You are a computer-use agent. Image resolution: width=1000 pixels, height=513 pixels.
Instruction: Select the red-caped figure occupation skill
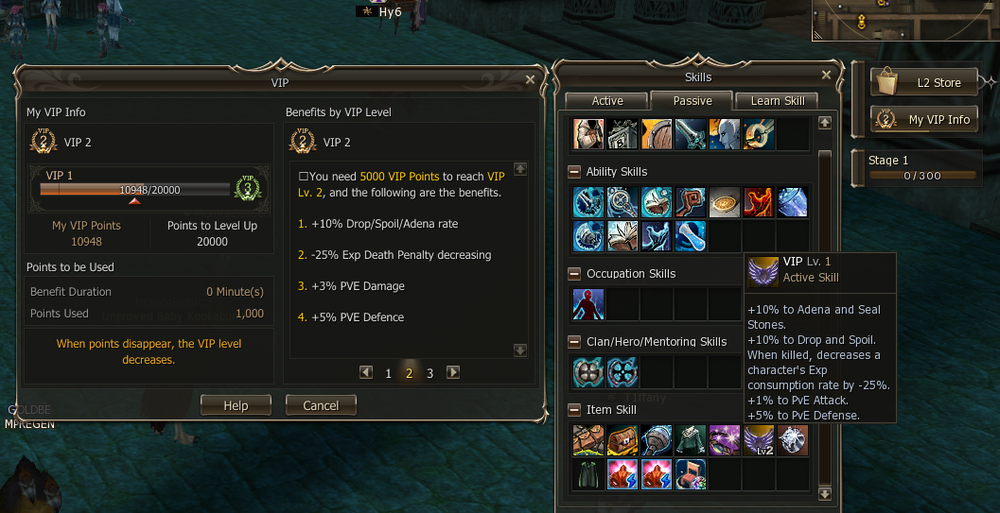[588, 304]
